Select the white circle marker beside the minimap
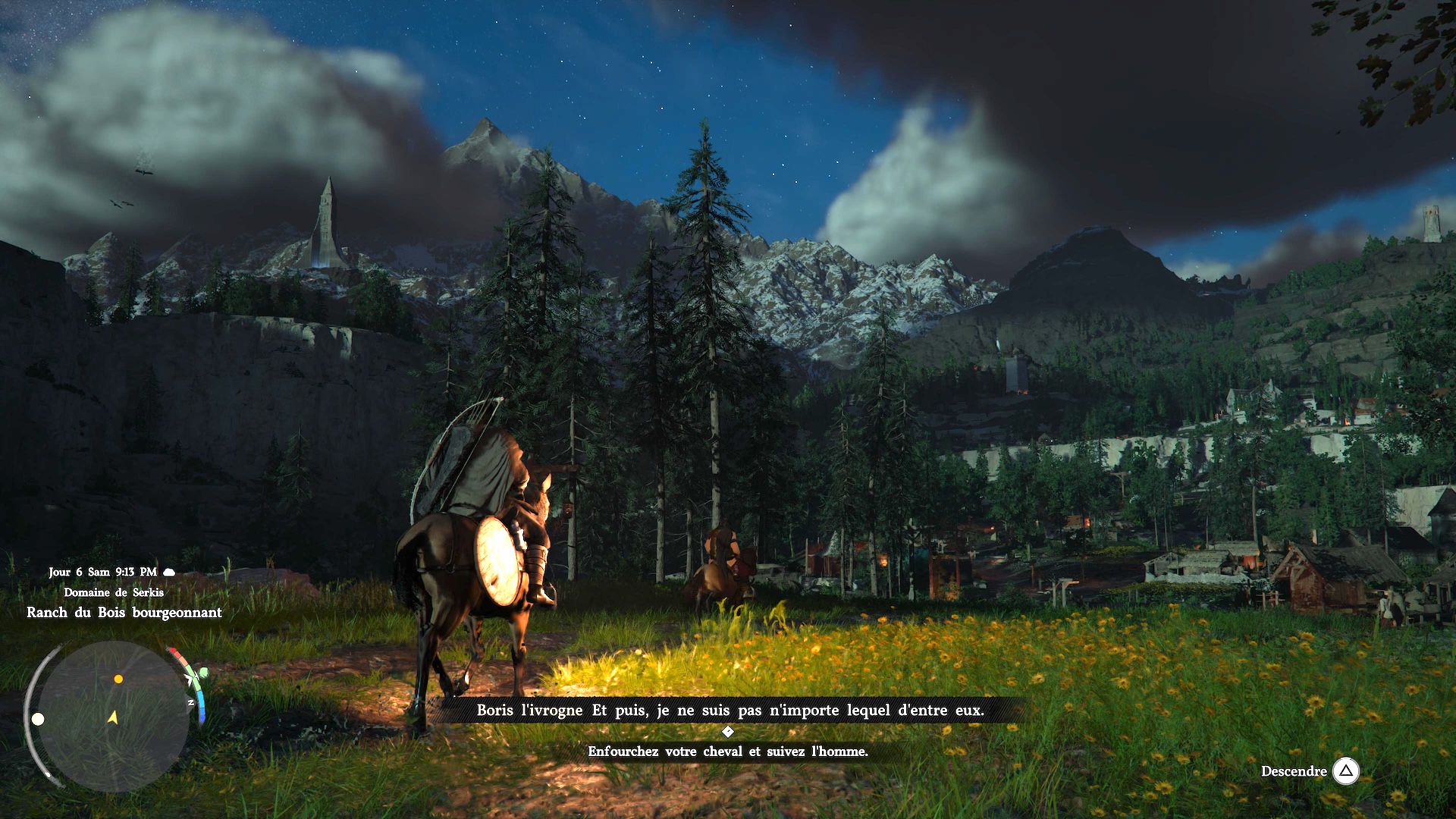This screenshot has width=1456, height=819. click(38, 719)
